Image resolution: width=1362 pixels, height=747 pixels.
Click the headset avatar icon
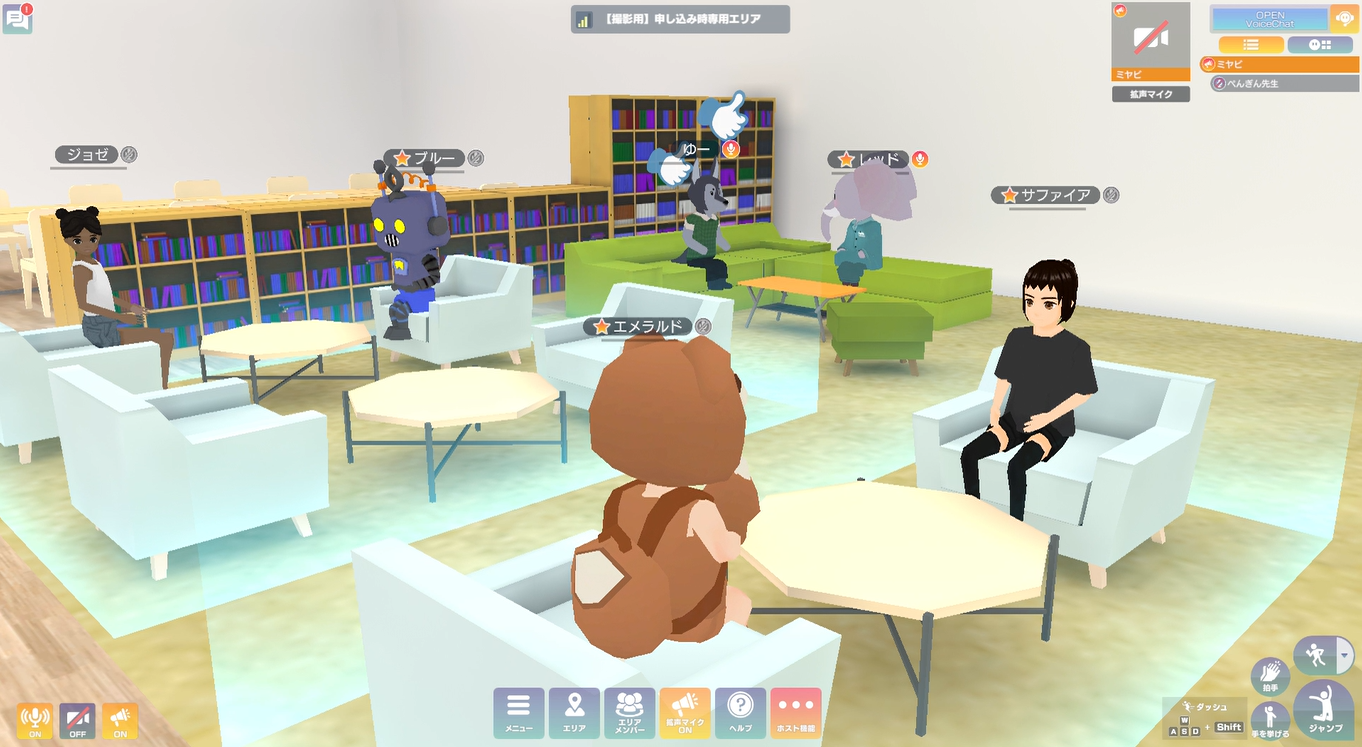pyautogui.click(x=1344, y=19)
